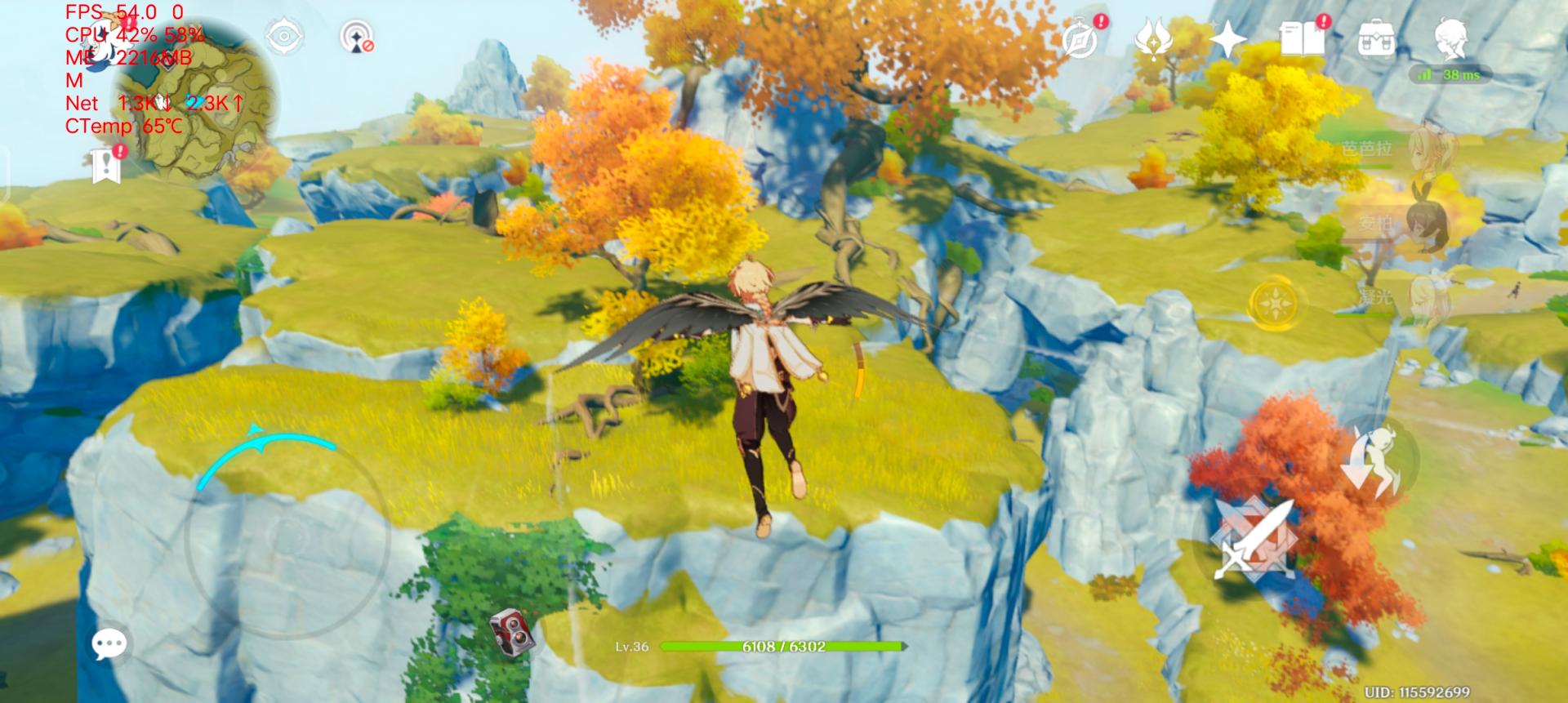The height and width of the screenshot is (703, 1568).
Task: Use the golden elemental skill button
Action: click(1273, 304)
